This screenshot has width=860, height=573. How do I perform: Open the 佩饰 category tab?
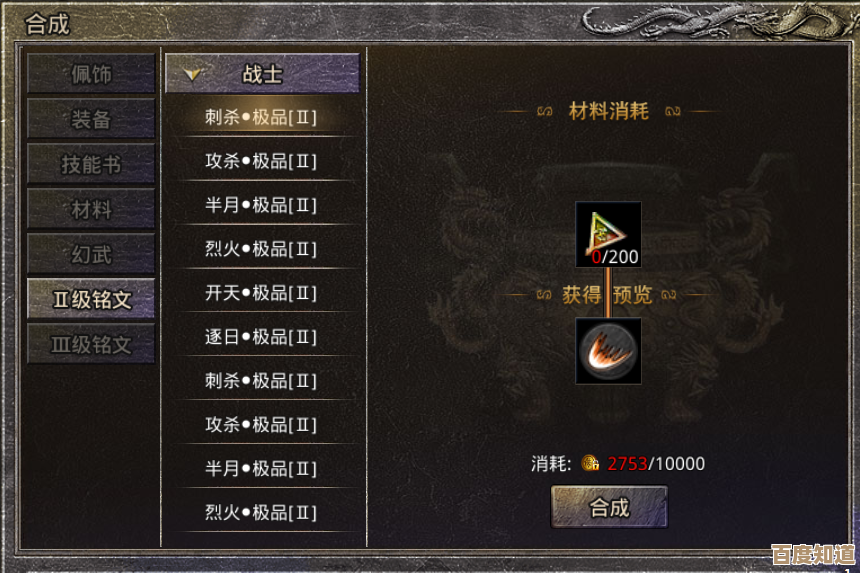(x=91, y=74)
